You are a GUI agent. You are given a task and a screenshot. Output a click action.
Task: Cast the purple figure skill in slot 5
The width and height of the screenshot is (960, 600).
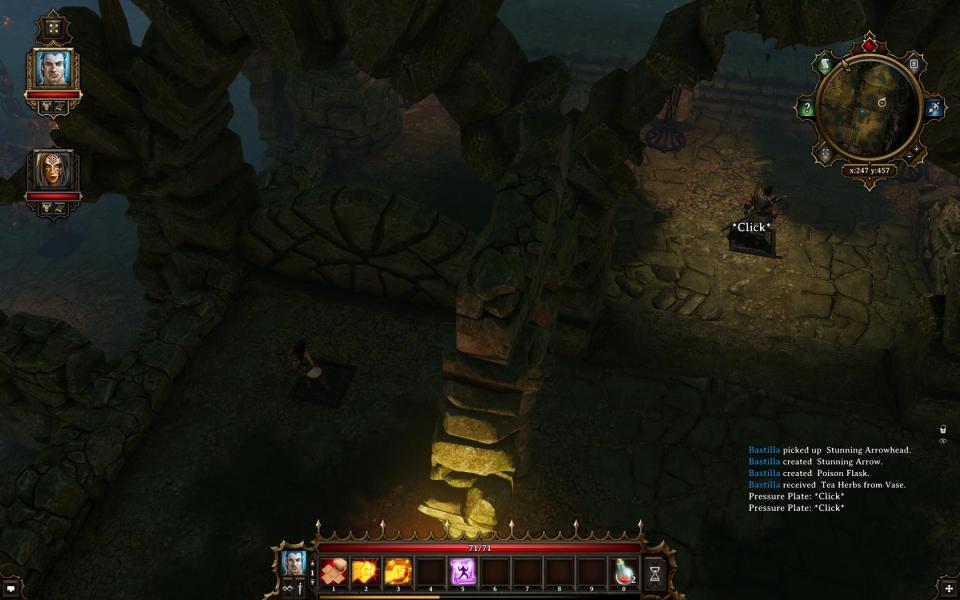(x=463, y=571)
